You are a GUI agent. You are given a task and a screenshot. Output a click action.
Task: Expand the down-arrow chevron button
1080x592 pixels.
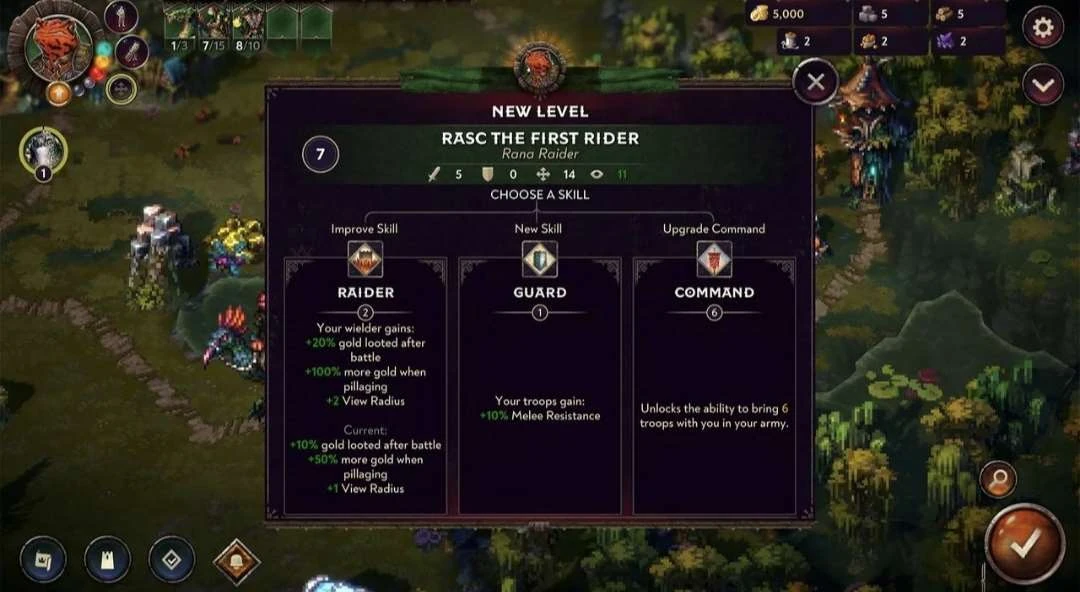pyautogui.click(x=1043, y=85)
